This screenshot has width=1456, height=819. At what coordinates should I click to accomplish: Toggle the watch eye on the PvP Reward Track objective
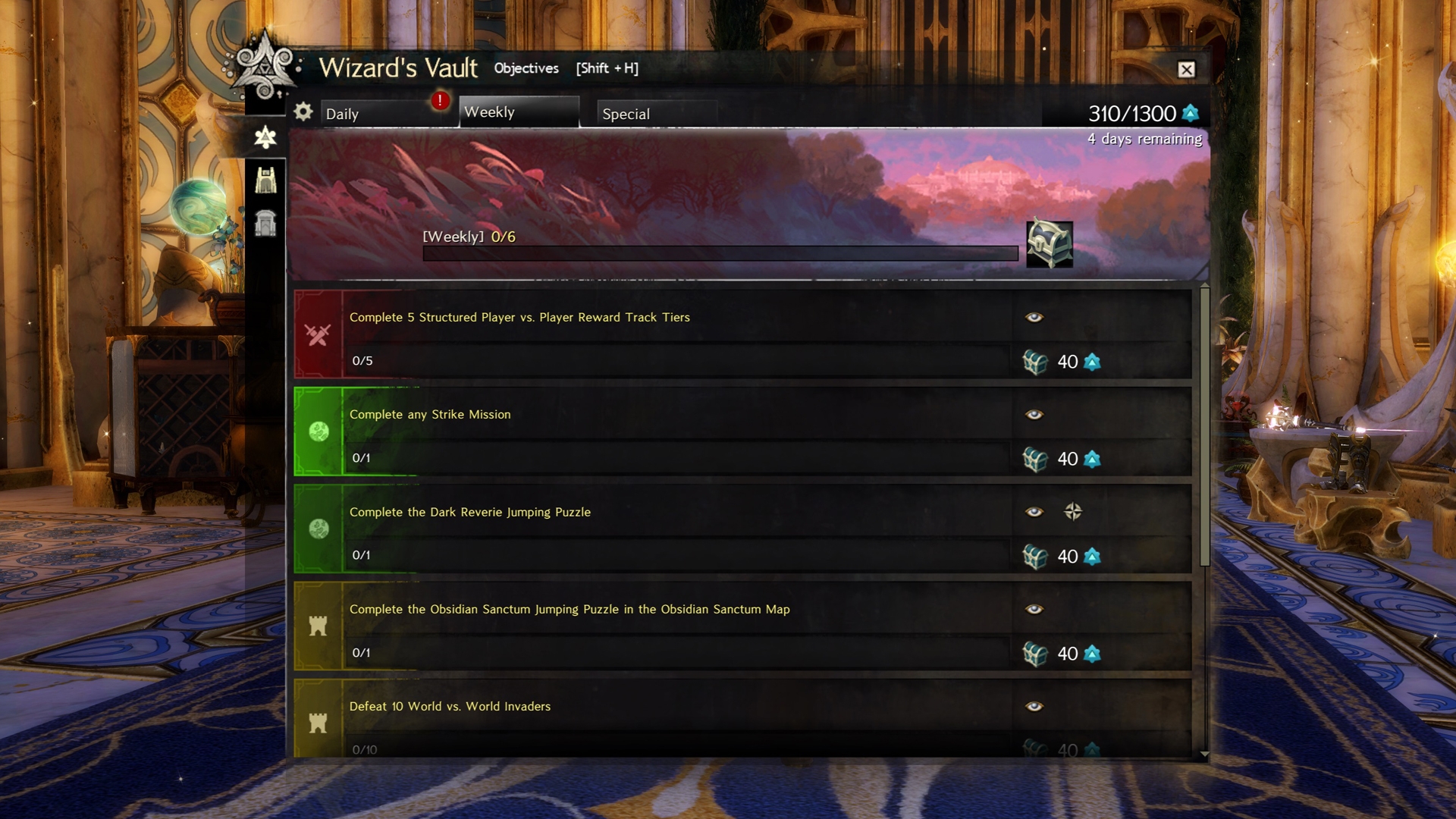point(1033,317)
